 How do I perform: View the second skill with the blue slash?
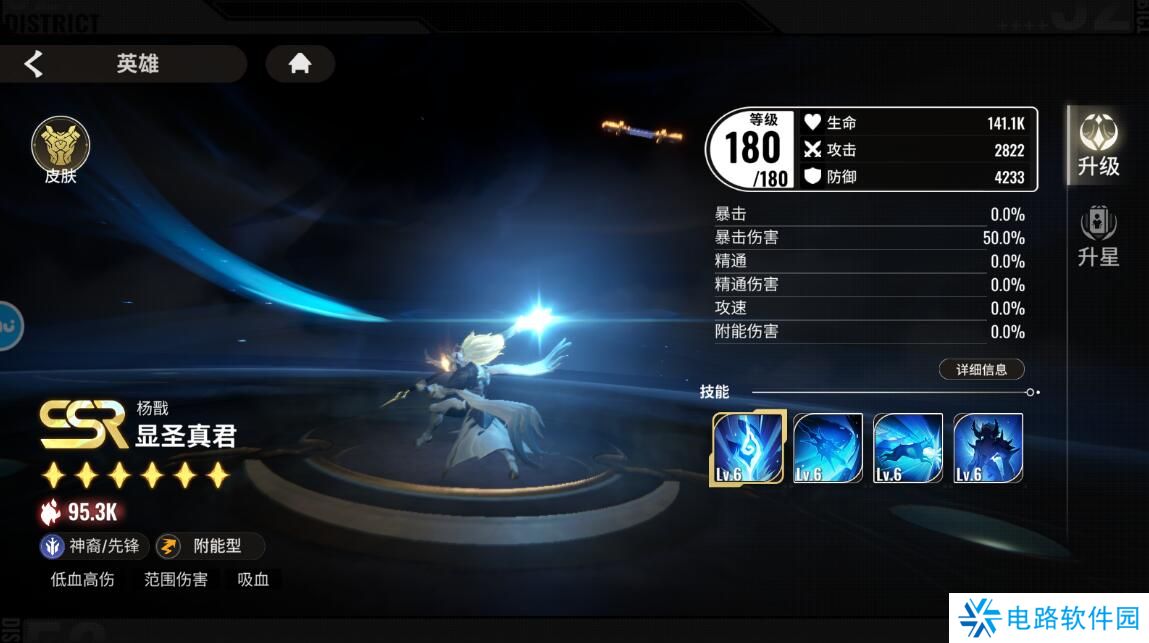[828, 448]
